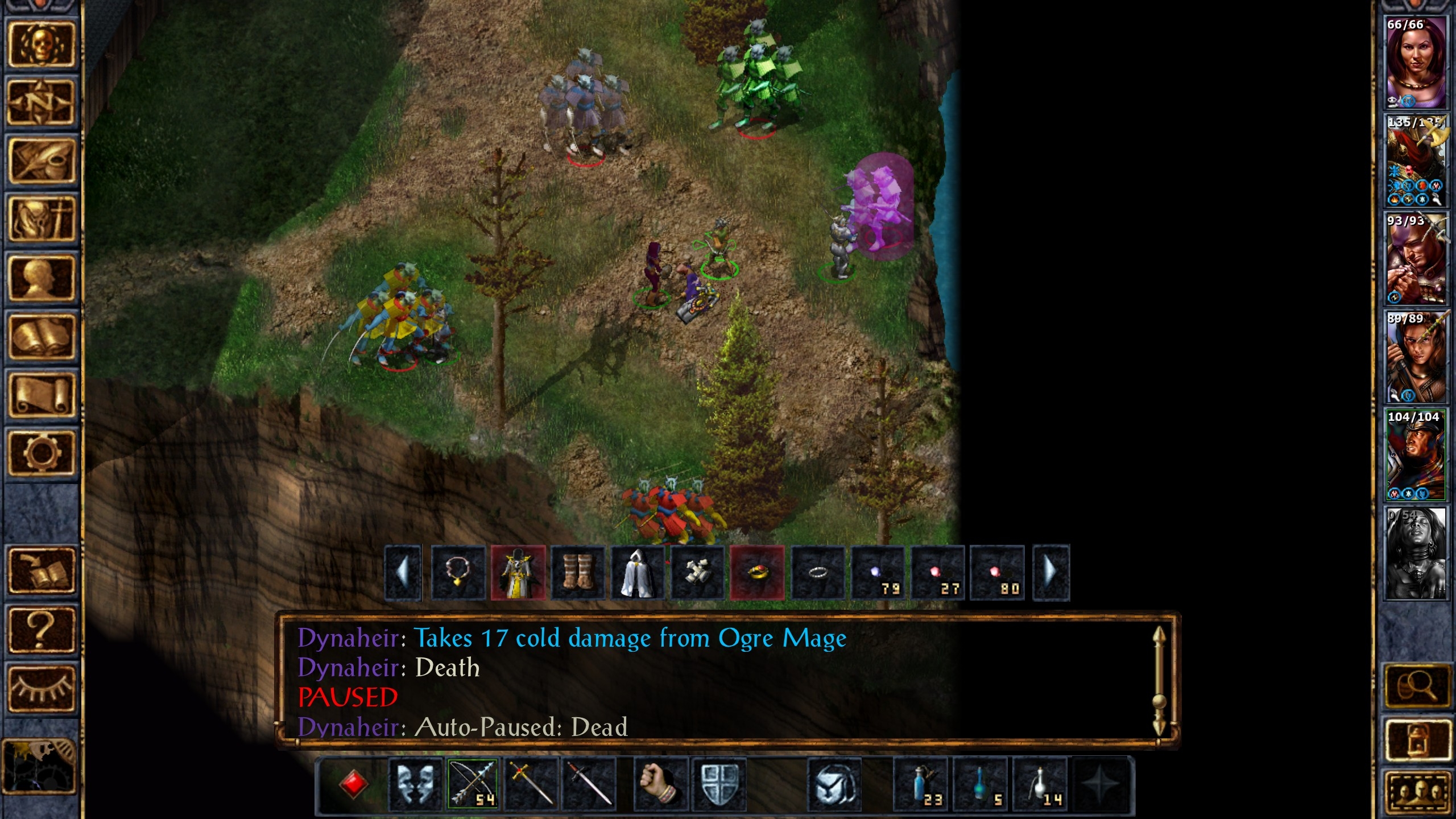This screenshot has height=819, width=1456.
Task: Activate the twin masks ability
Action: tap(415, 784)
